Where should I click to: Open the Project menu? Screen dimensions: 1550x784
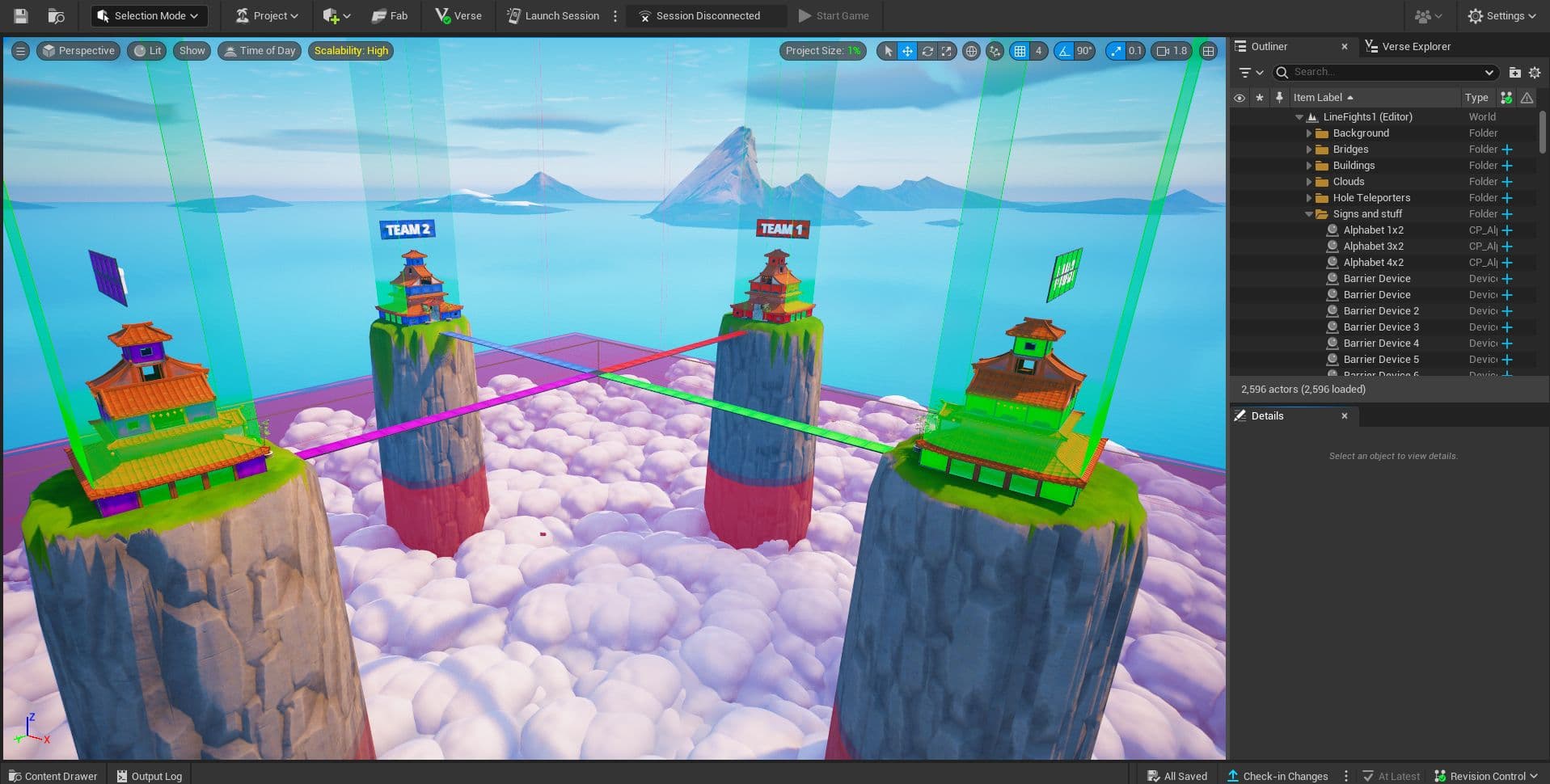(x=265, y=15)
